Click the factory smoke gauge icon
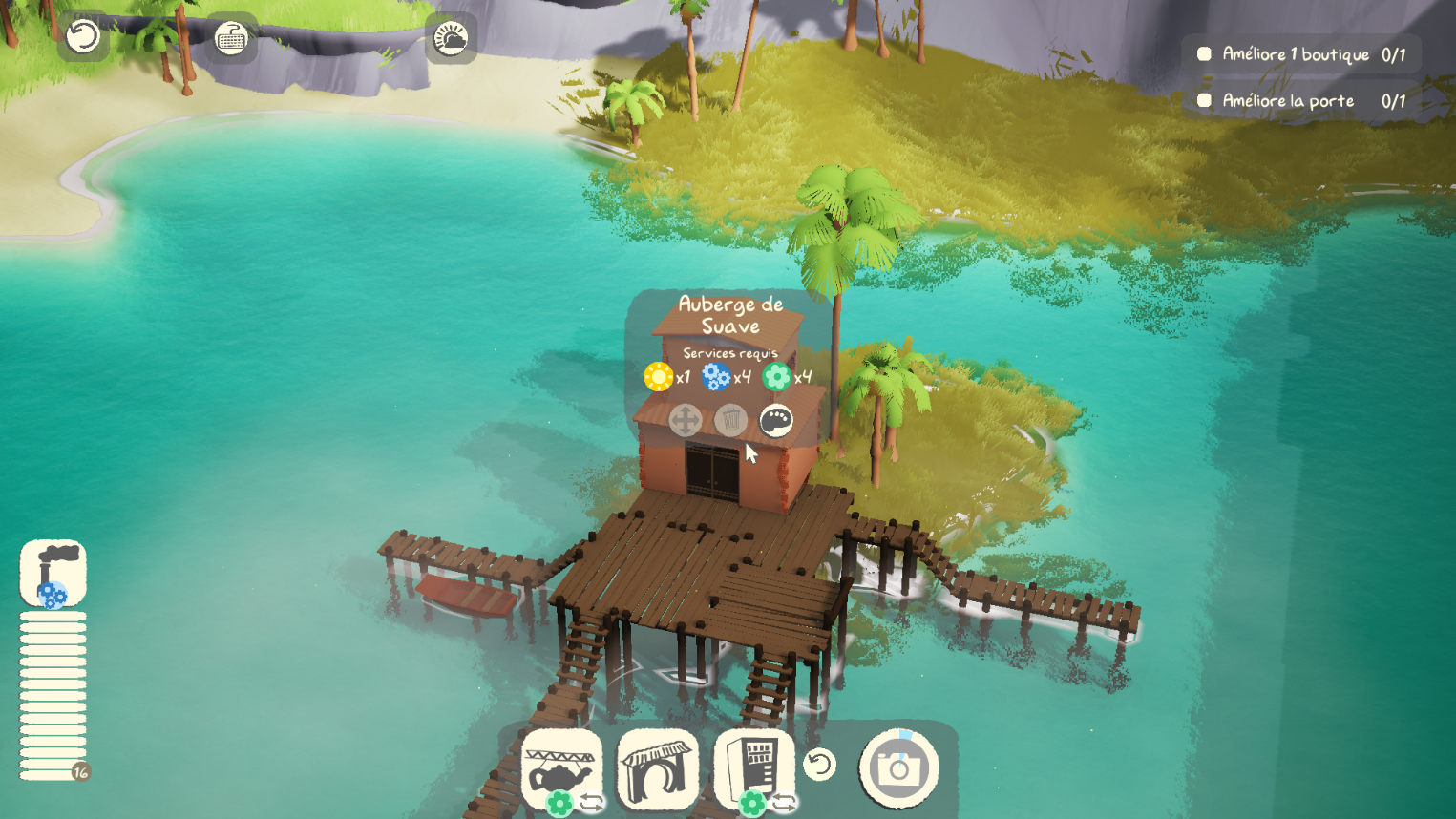 53,573
